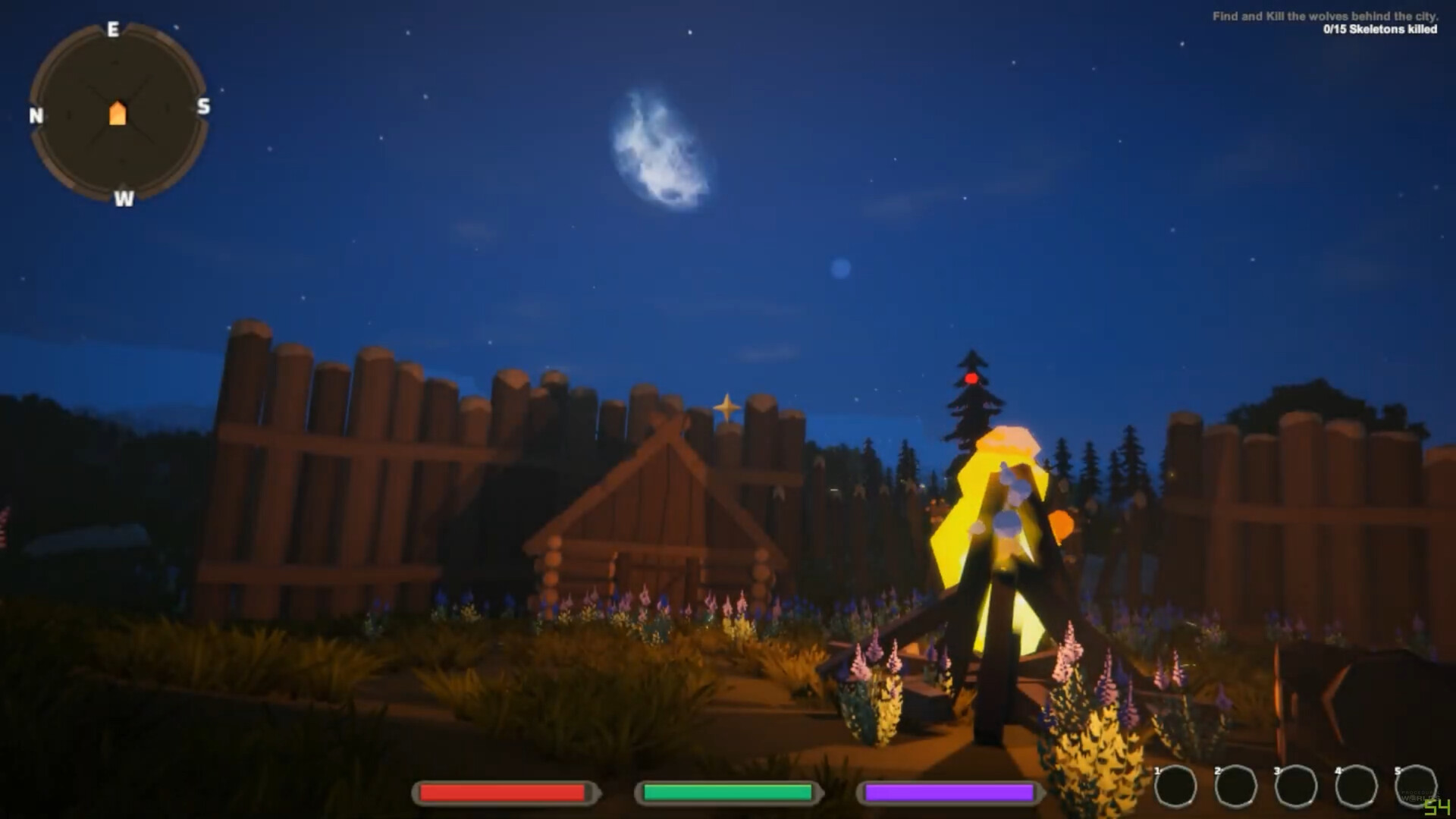1456x819 pixels.
Task: Click the red health bar
Action: [x=503, y=793]
